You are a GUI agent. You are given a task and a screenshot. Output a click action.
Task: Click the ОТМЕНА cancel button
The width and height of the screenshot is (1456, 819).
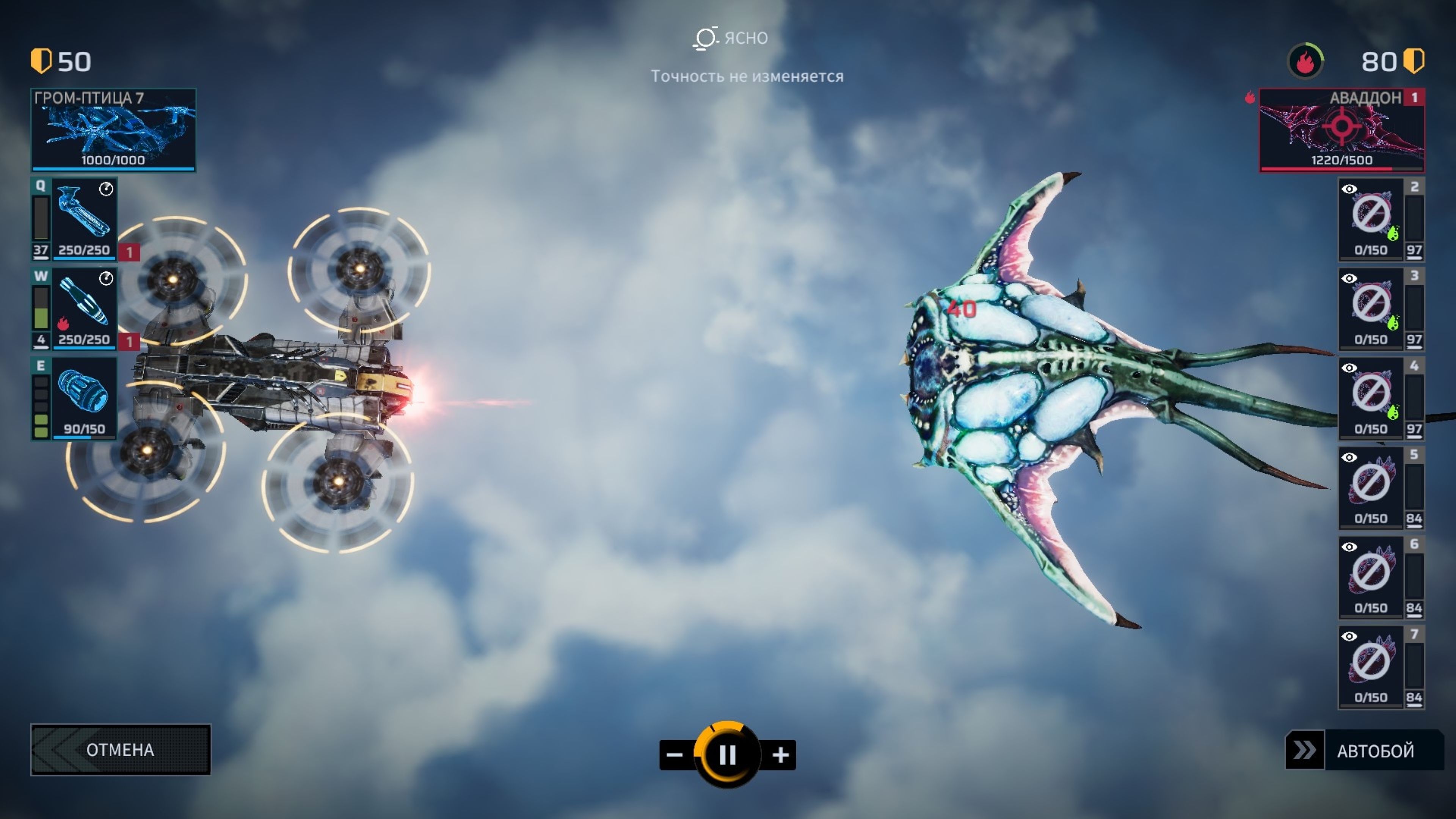click(x=121, y=750)
